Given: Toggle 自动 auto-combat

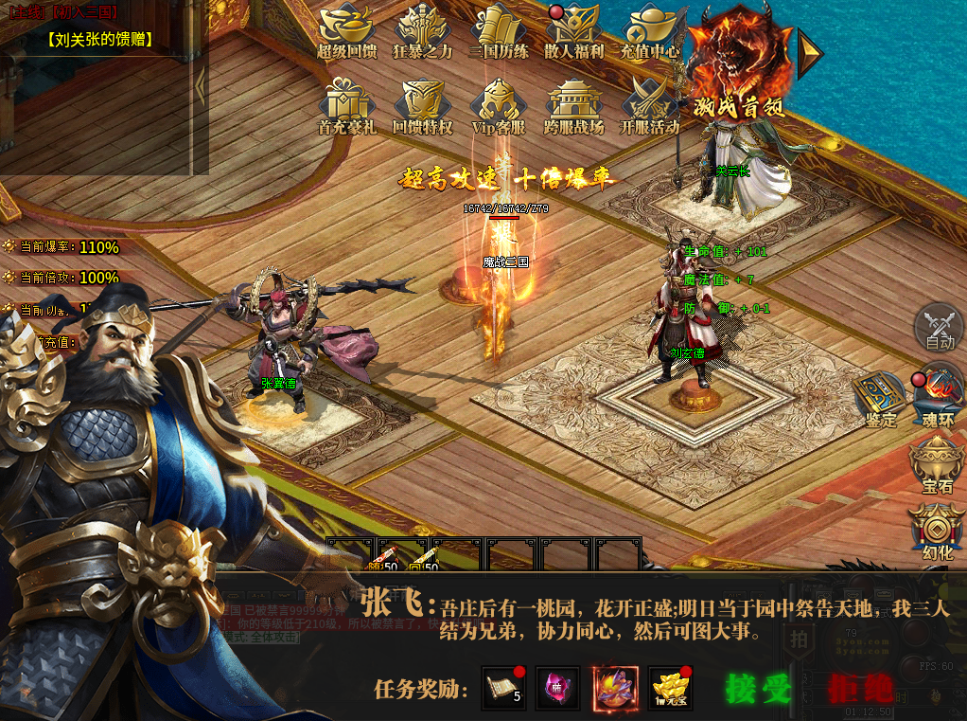Looking at the screenshot, I should 939,327.
